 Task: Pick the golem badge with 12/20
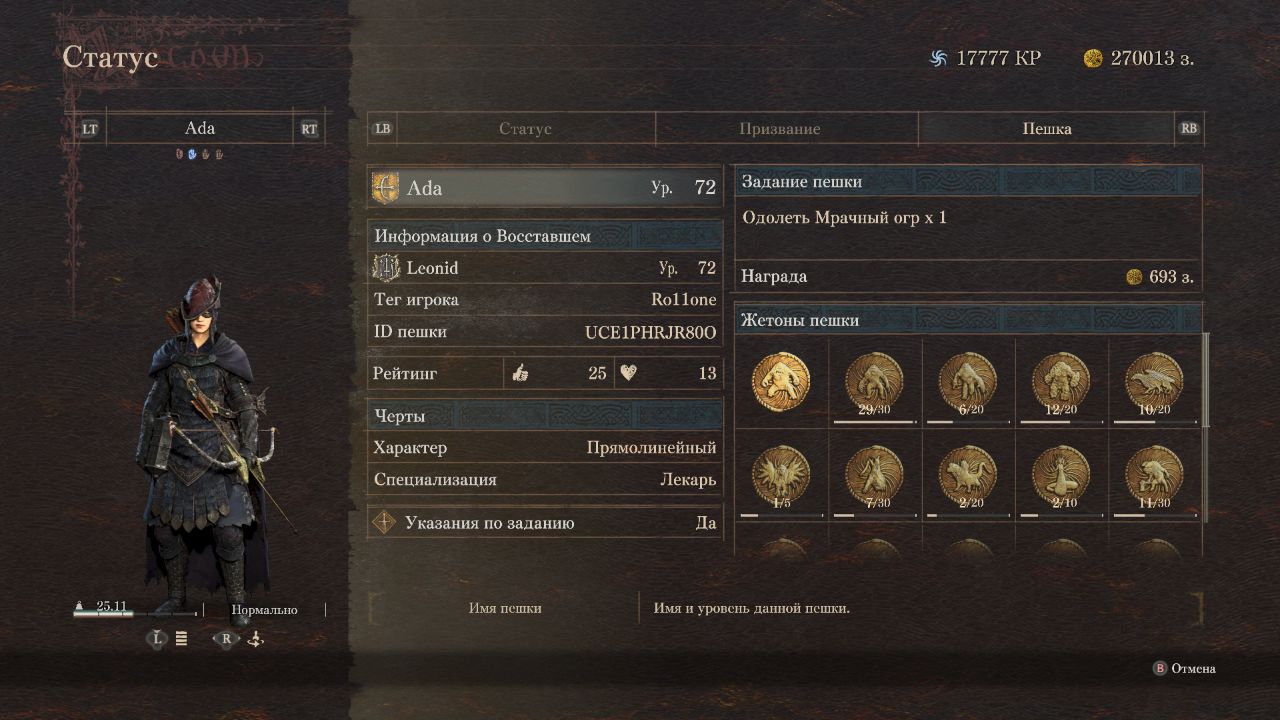(x=1060, y=381)
